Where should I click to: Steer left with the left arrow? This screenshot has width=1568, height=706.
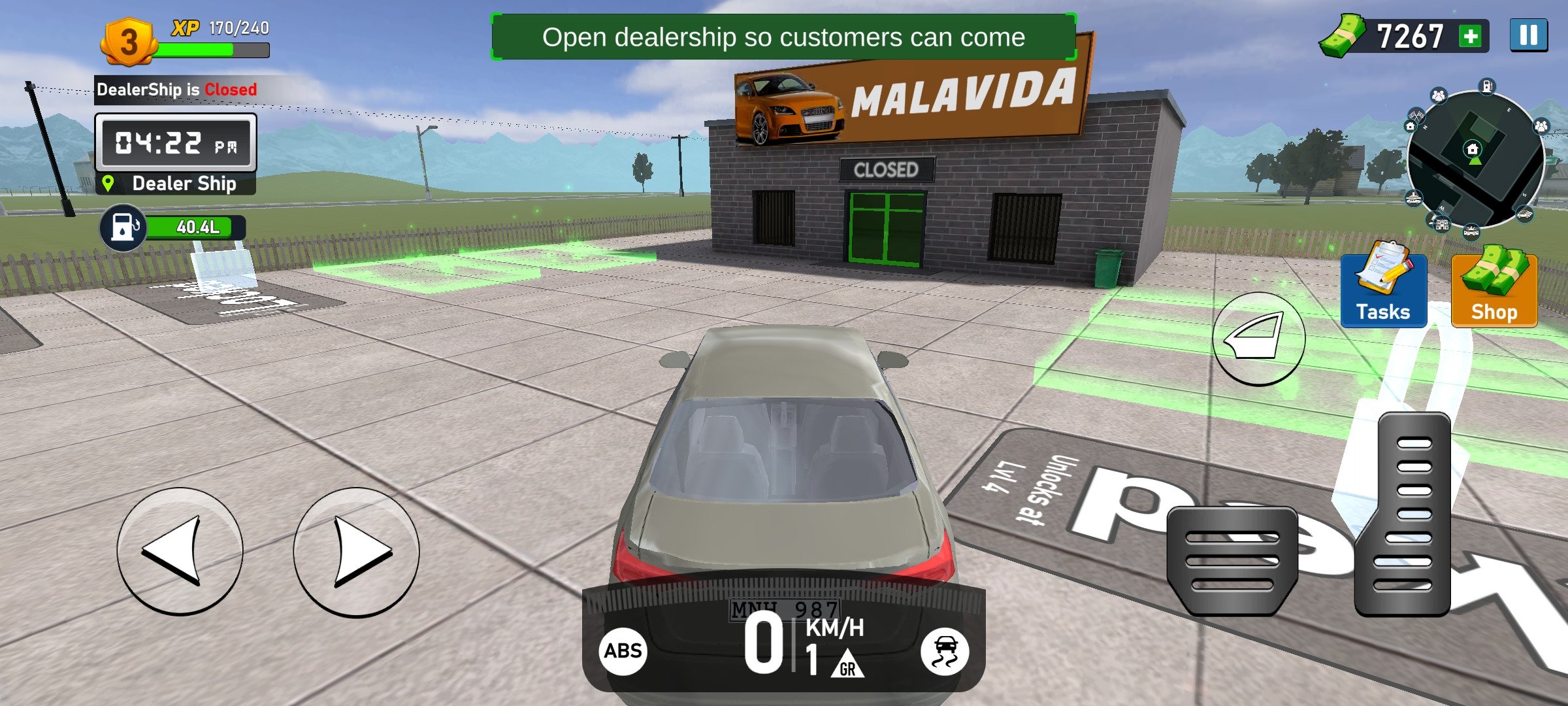pos(180,551)
